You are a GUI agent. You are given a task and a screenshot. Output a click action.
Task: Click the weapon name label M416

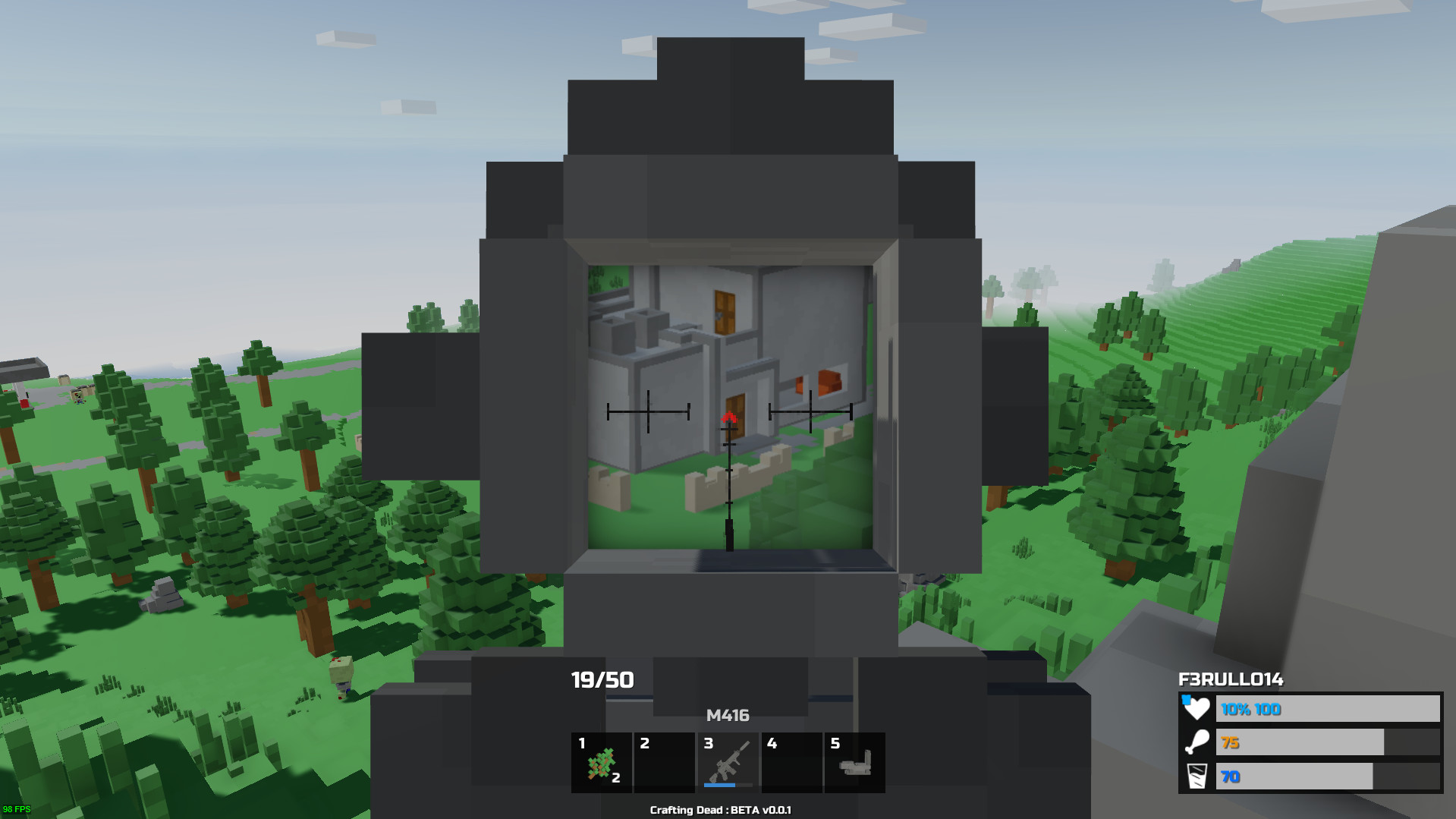[728, 714]
